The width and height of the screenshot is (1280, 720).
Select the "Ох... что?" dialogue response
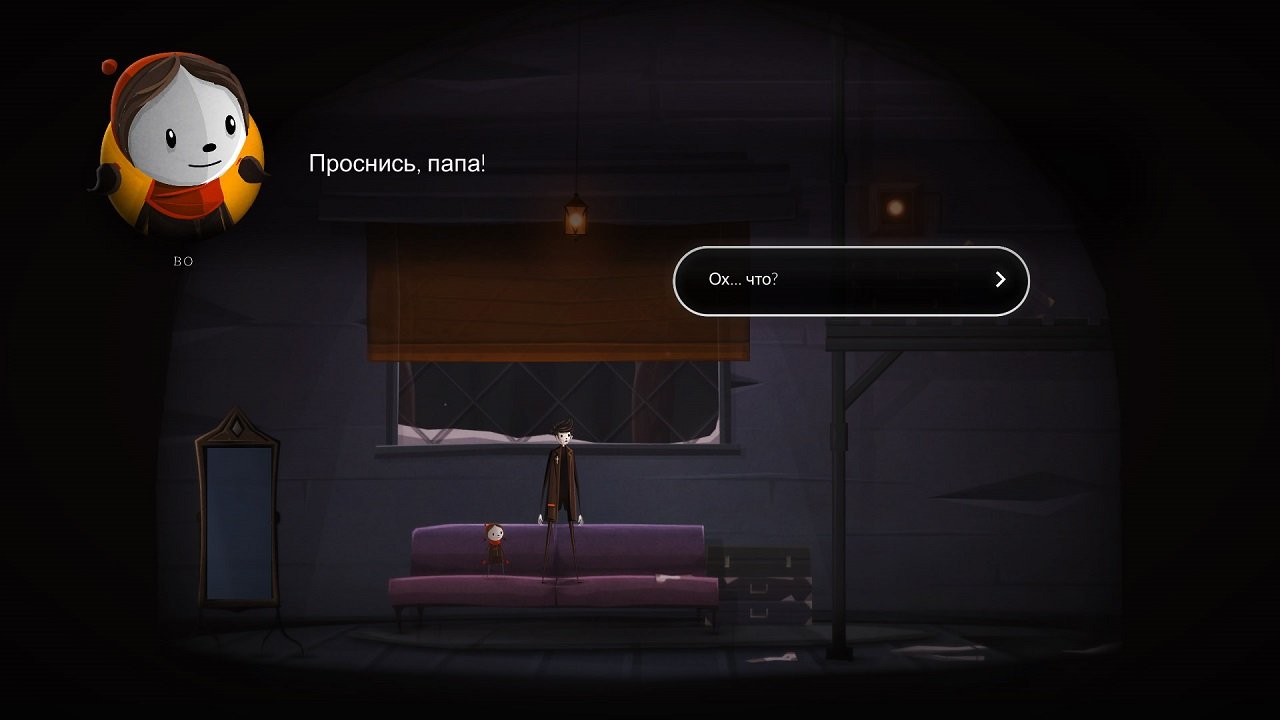(x=850, y=280)
